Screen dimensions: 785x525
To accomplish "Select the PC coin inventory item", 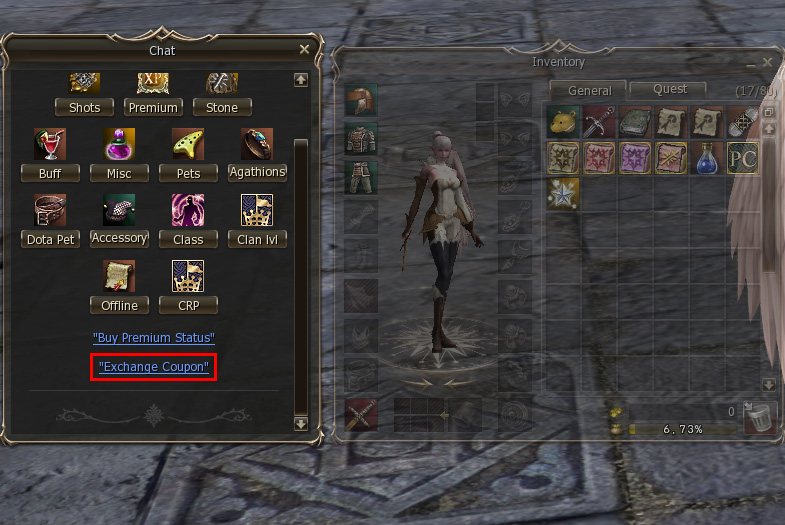I will [741, 158].
